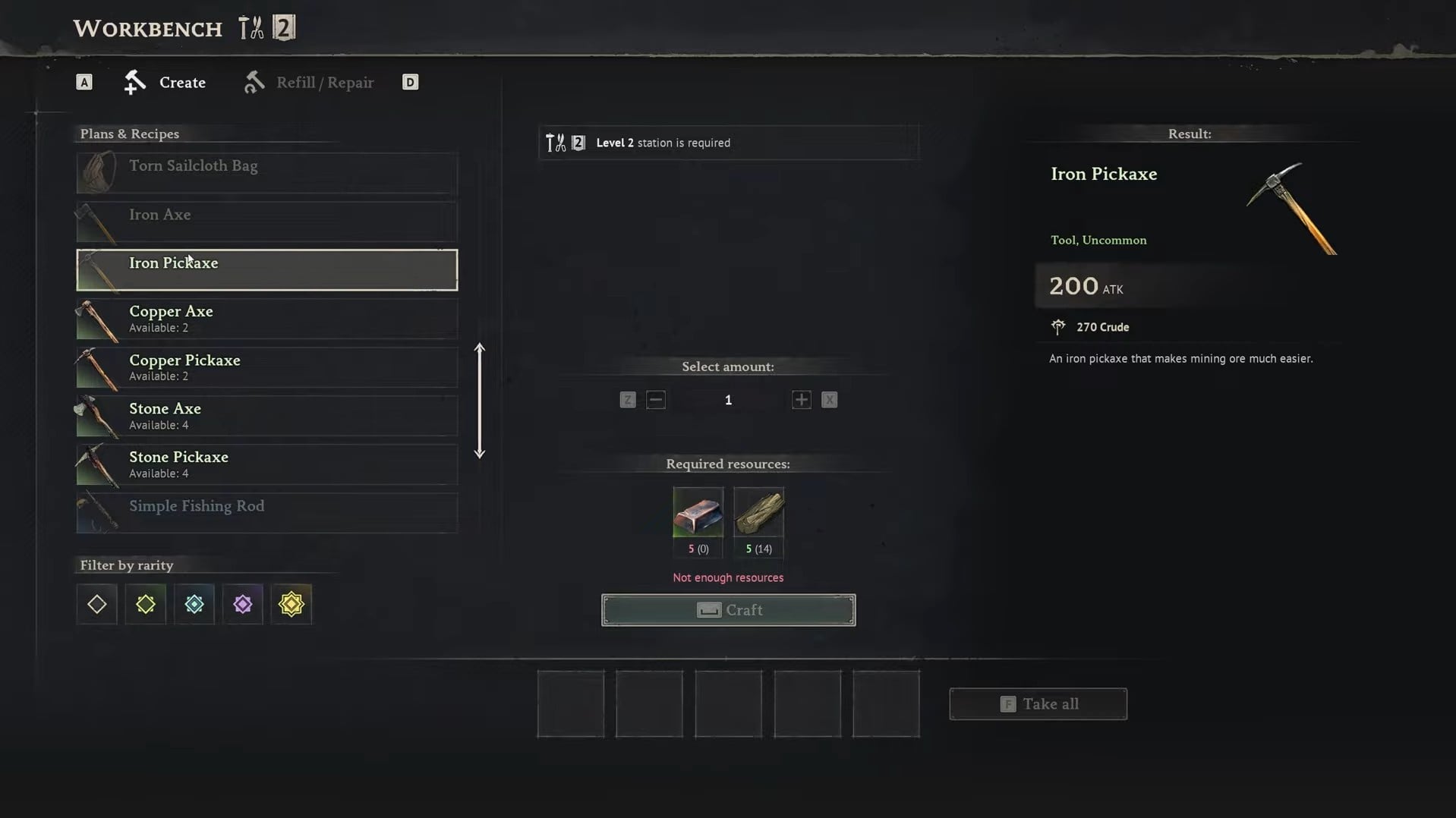The width and height of the screenshot is (1456, 818).
Task: Choose the Stone Axe recipe
Action: pos(266,416)
